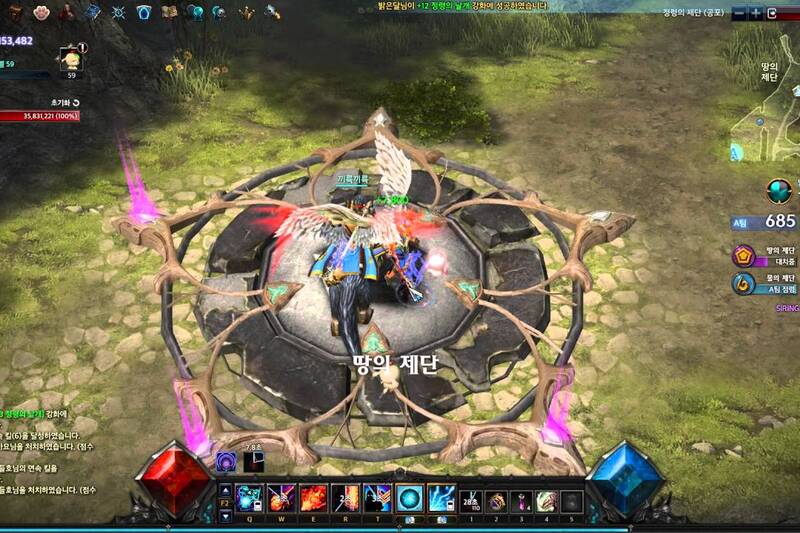Cast the lightning bolt skill

tap(441, 498)
